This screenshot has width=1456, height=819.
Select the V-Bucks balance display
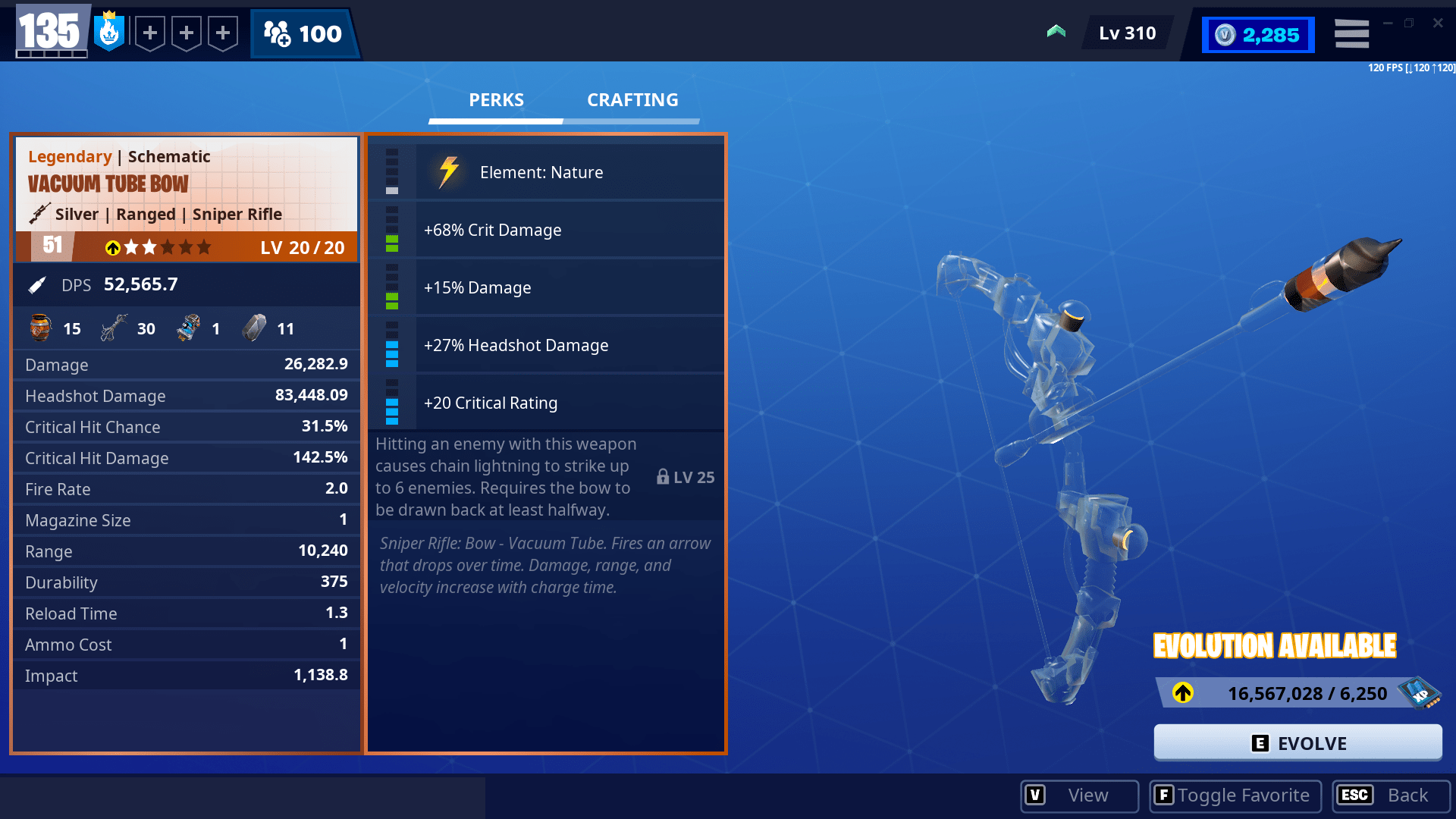click(1257, 34)
